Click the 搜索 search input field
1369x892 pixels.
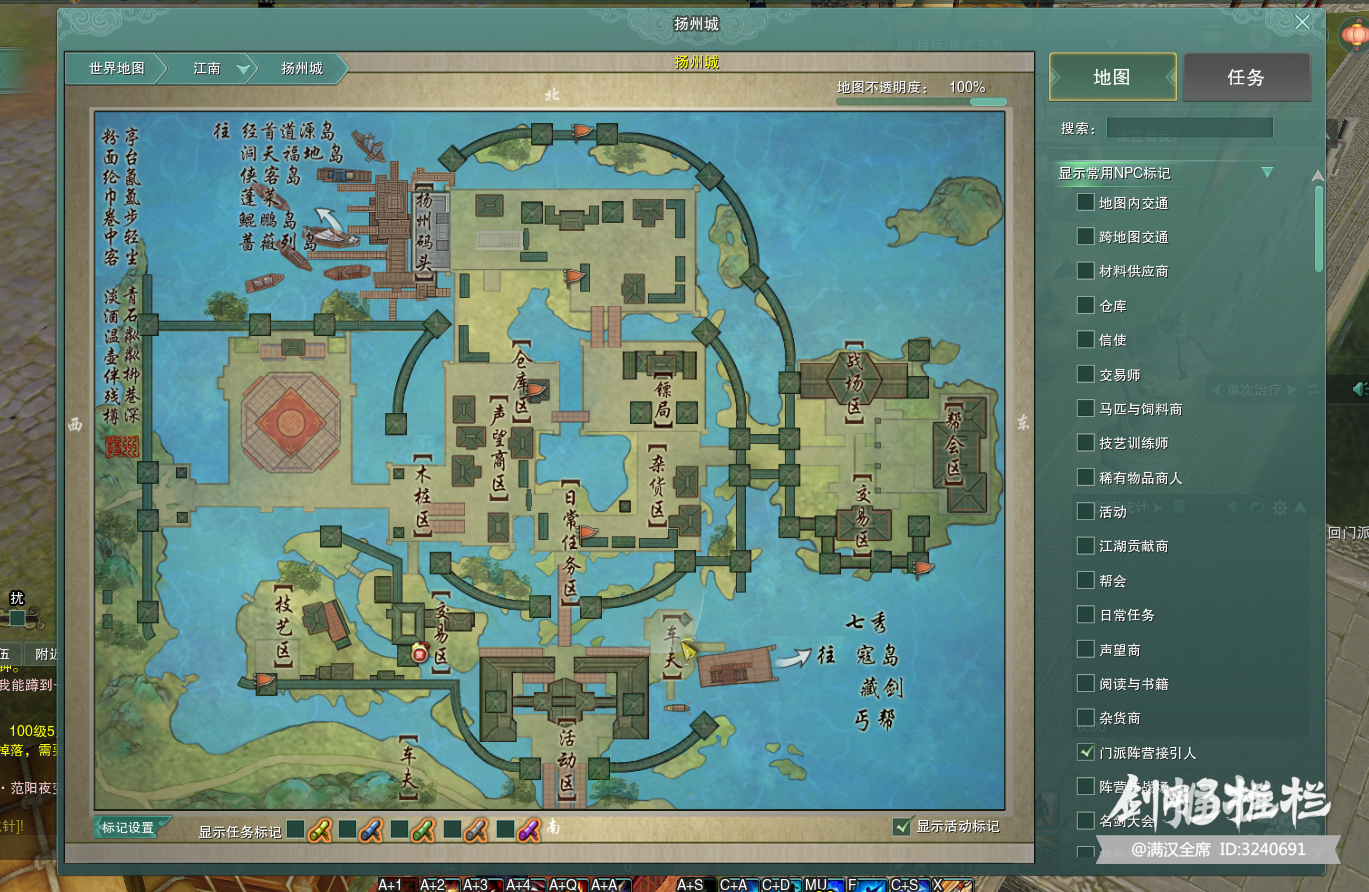click(x=1189, y=128)
